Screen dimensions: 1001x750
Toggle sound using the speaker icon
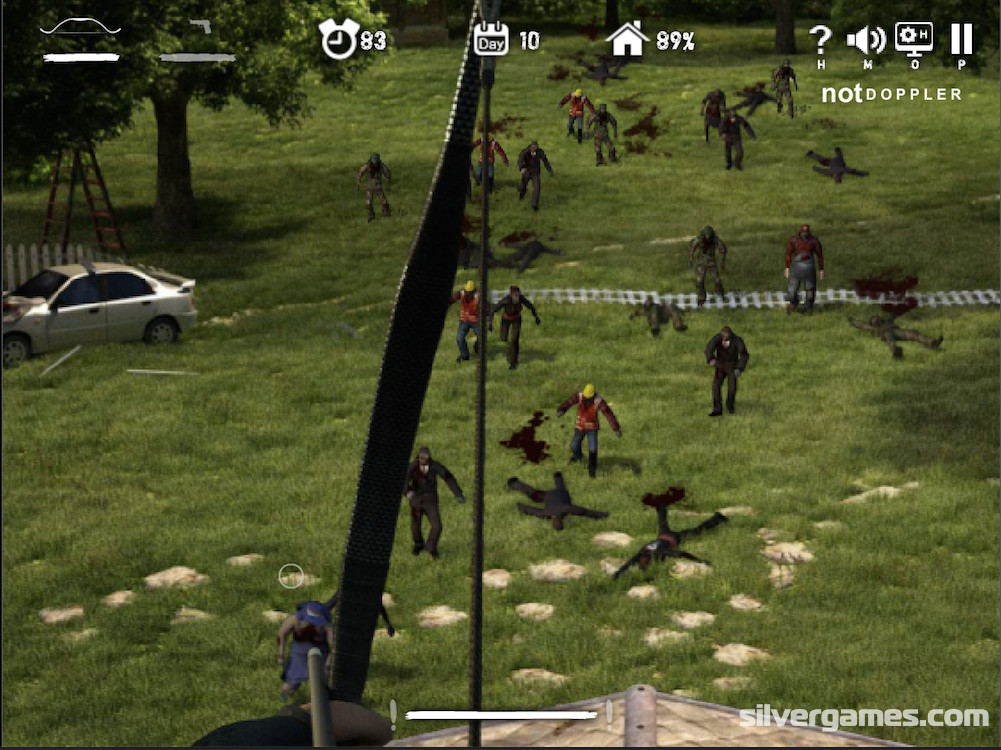[x=866, y=40]
